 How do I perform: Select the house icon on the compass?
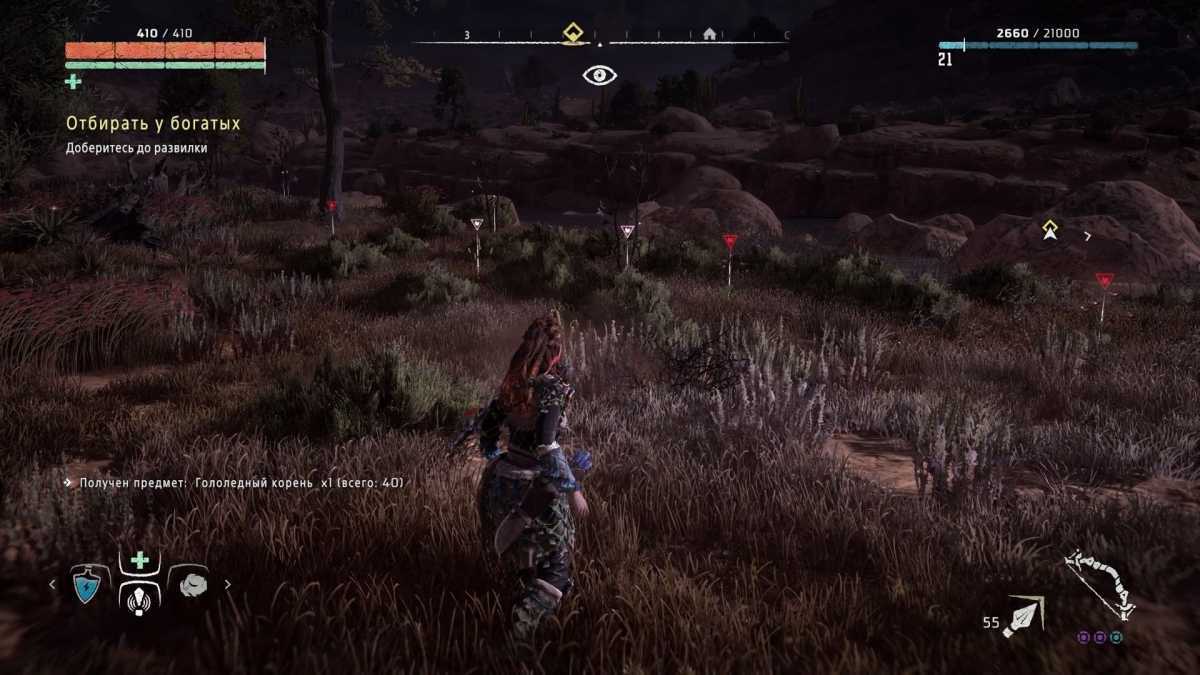709,34
